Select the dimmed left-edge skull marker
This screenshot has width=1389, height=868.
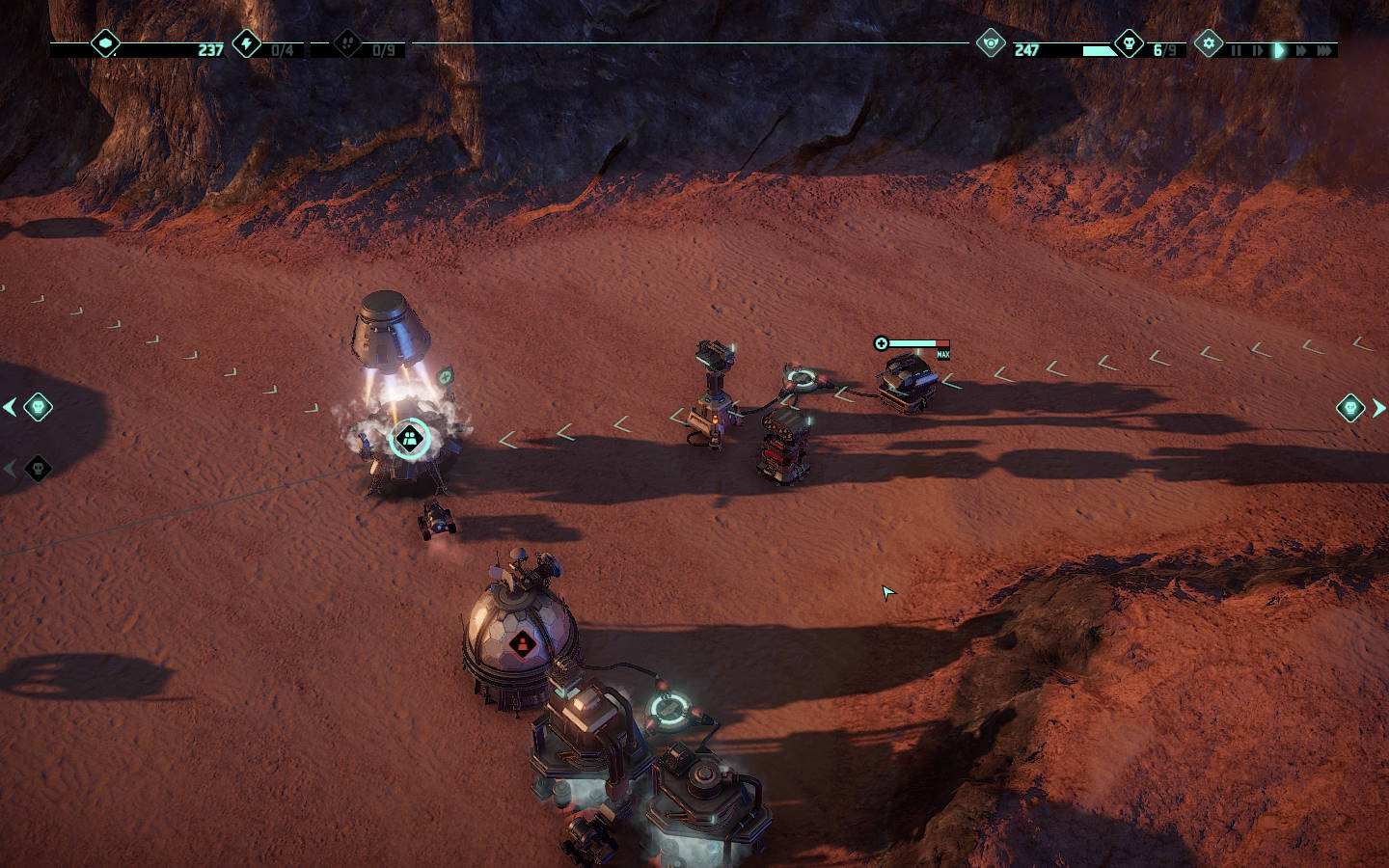tap(38, 469)
